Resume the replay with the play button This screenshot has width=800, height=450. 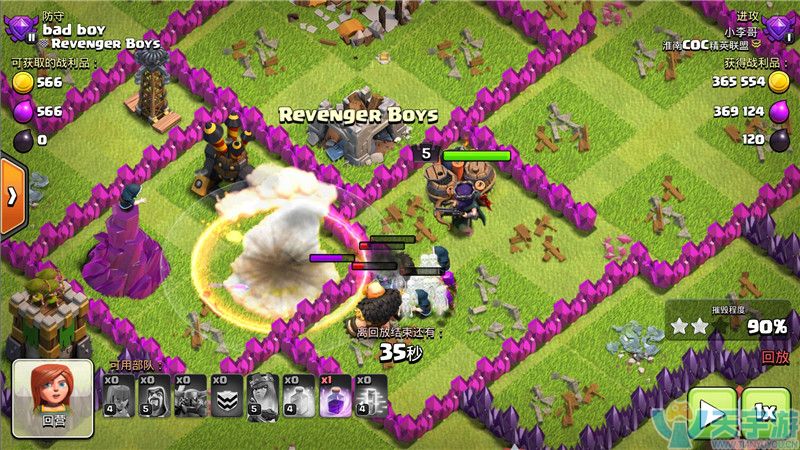pyautogui.click(x=712, y=413)
